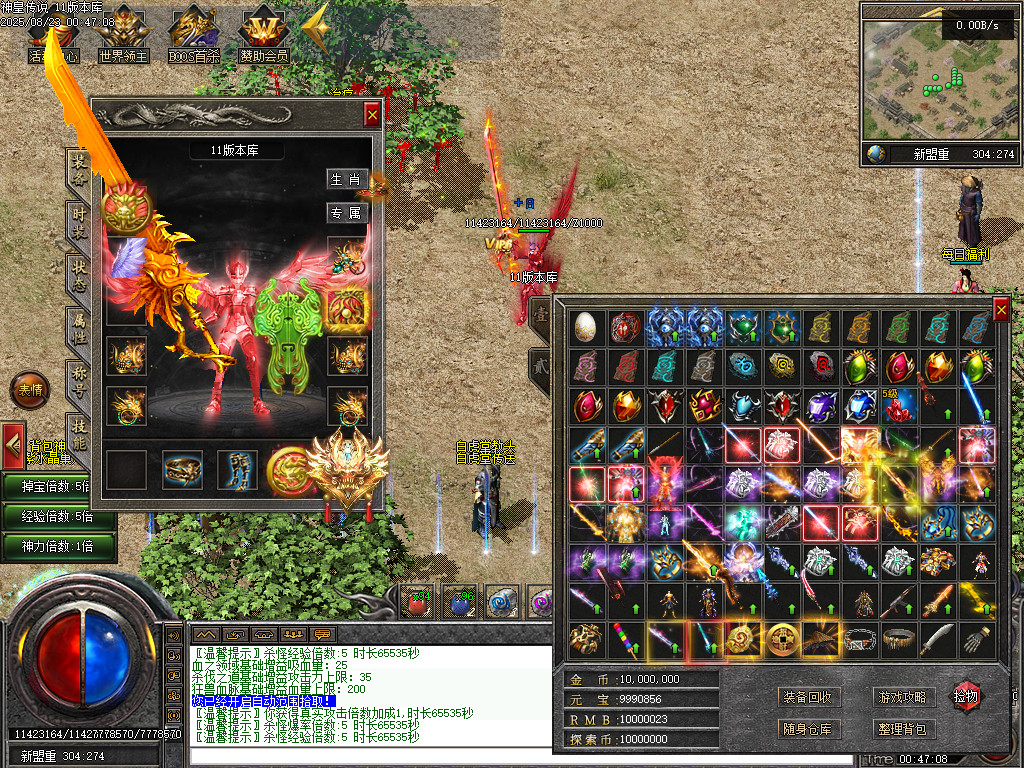This screenshot has height=768, width=1024.
Task: Use the red potion in the hotbar
Action: click(x=416, y=601)
